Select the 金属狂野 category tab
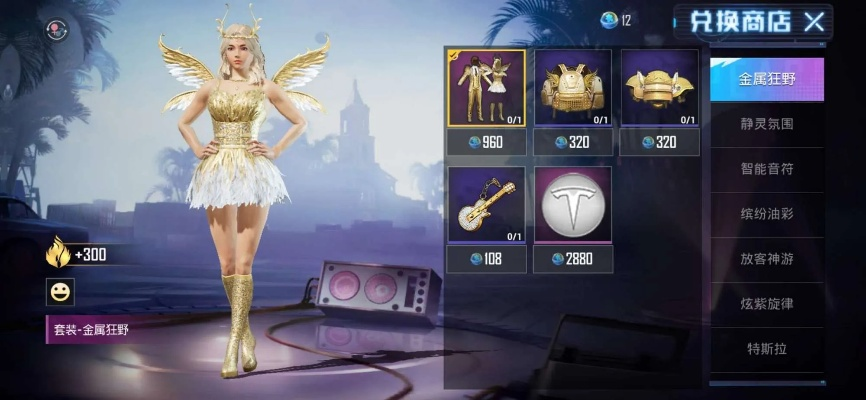Viewport: 866px width, 400px height. pos(767,79)
